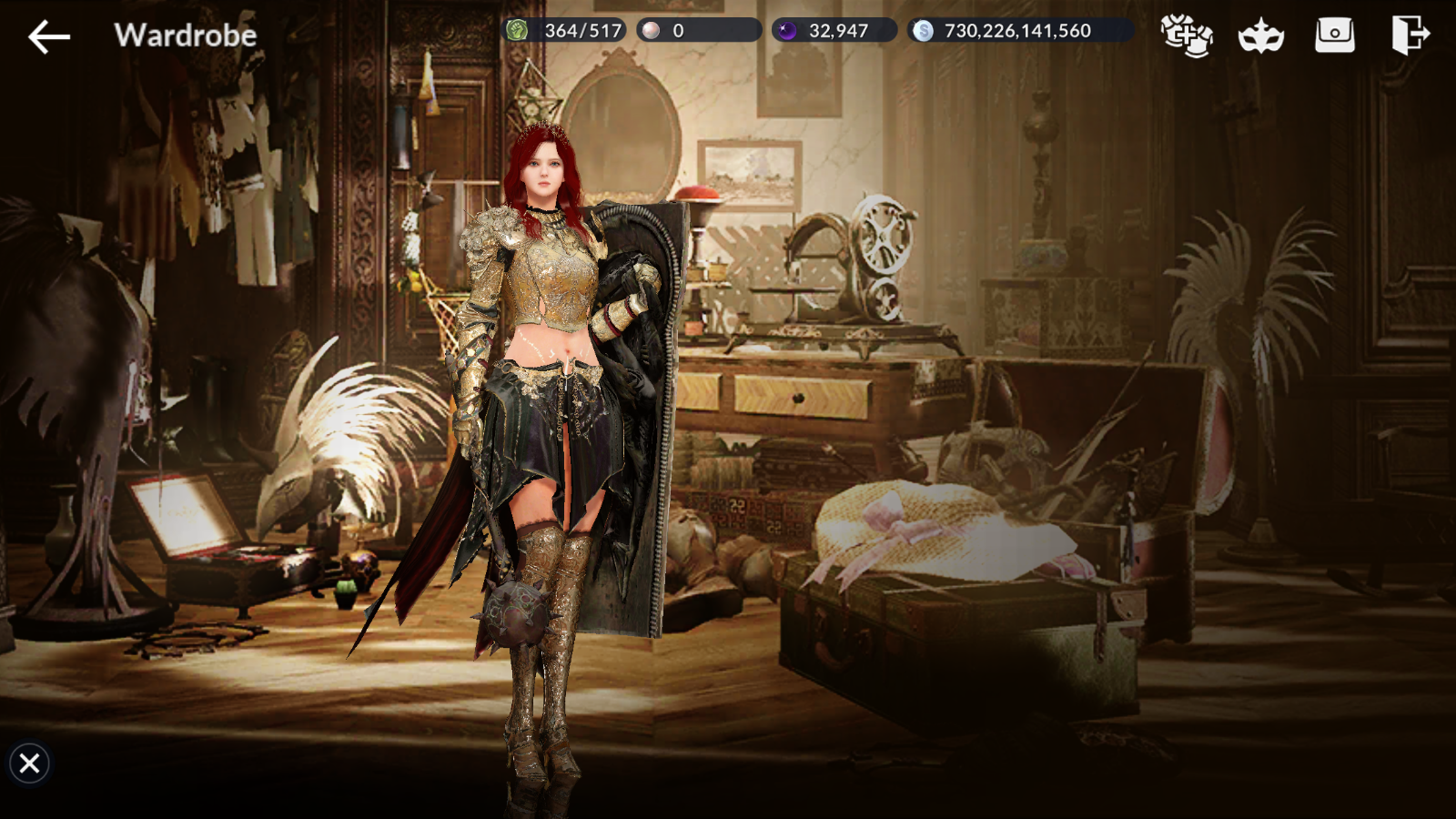The height and width of the screenshot is (819, 1456).
Task: Open the outfit icon with plus sign
Action: coord(1187,36)
